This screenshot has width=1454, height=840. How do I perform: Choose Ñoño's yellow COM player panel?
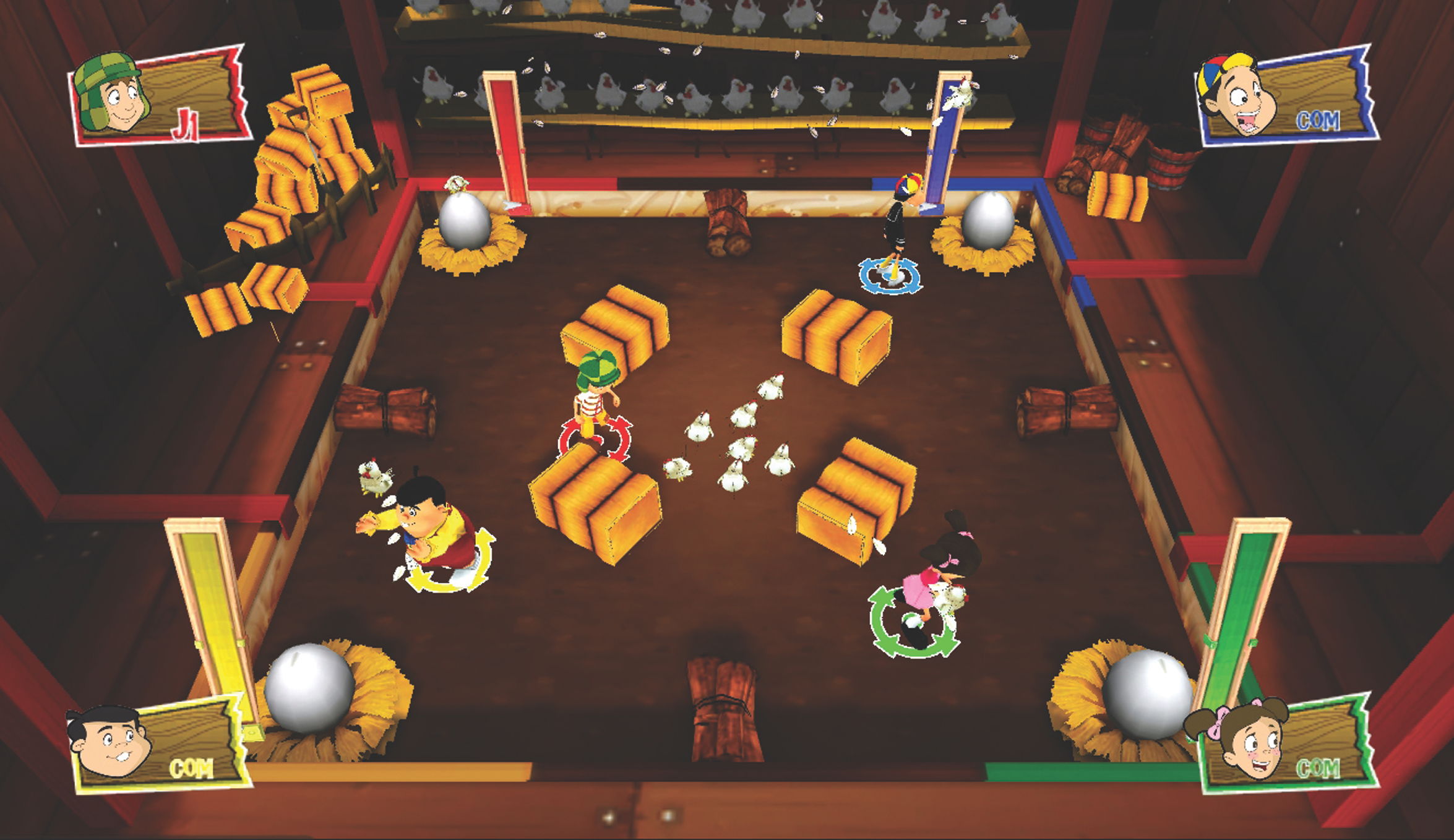click(x=160, y=746)
